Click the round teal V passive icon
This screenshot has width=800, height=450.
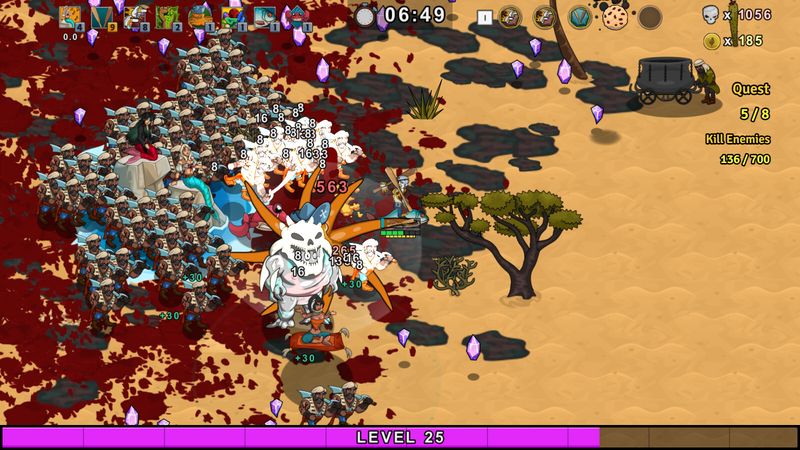pos(580,17)
